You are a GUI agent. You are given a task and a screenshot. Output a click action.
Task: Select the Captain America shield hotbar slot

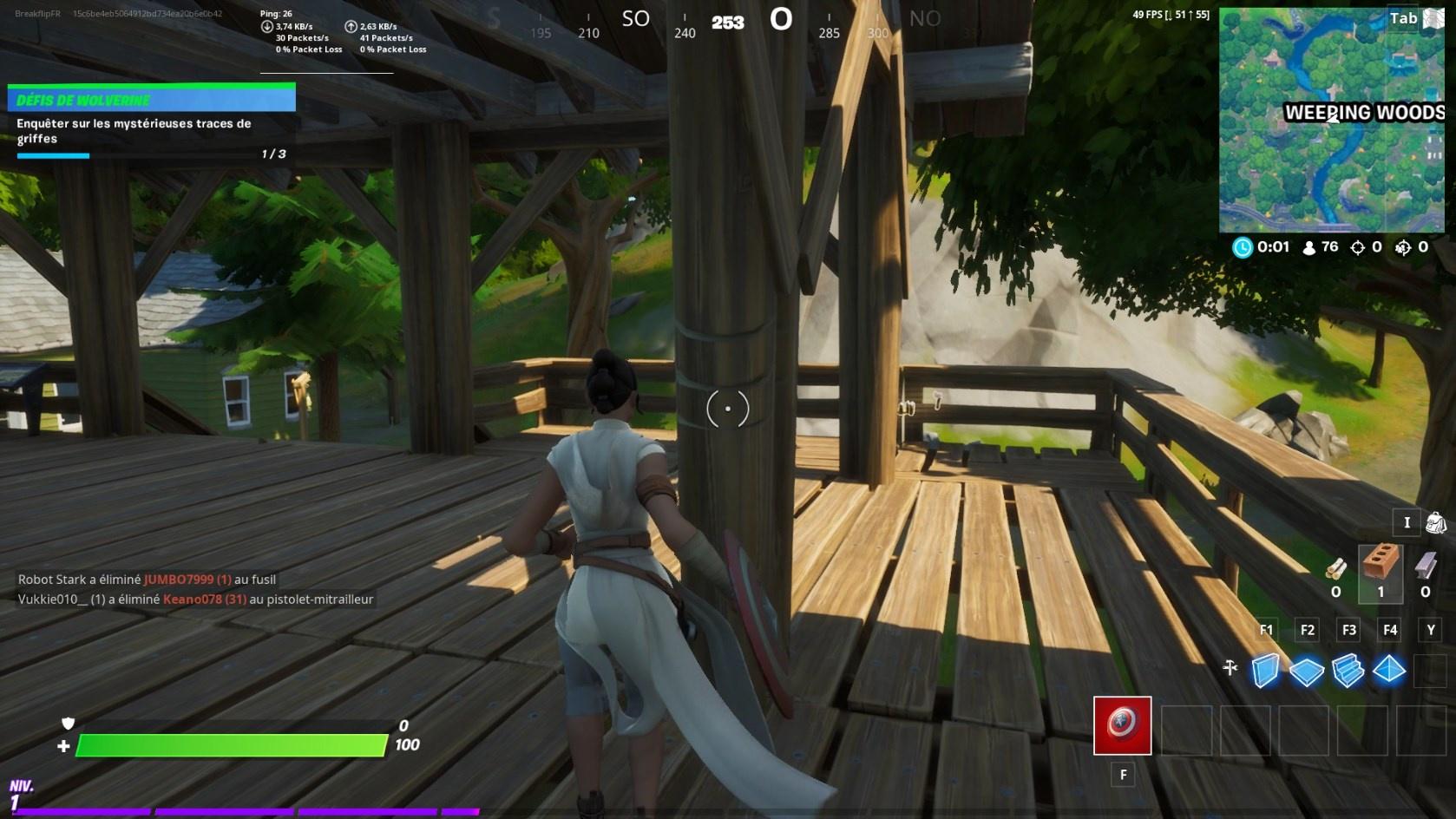1122,725
